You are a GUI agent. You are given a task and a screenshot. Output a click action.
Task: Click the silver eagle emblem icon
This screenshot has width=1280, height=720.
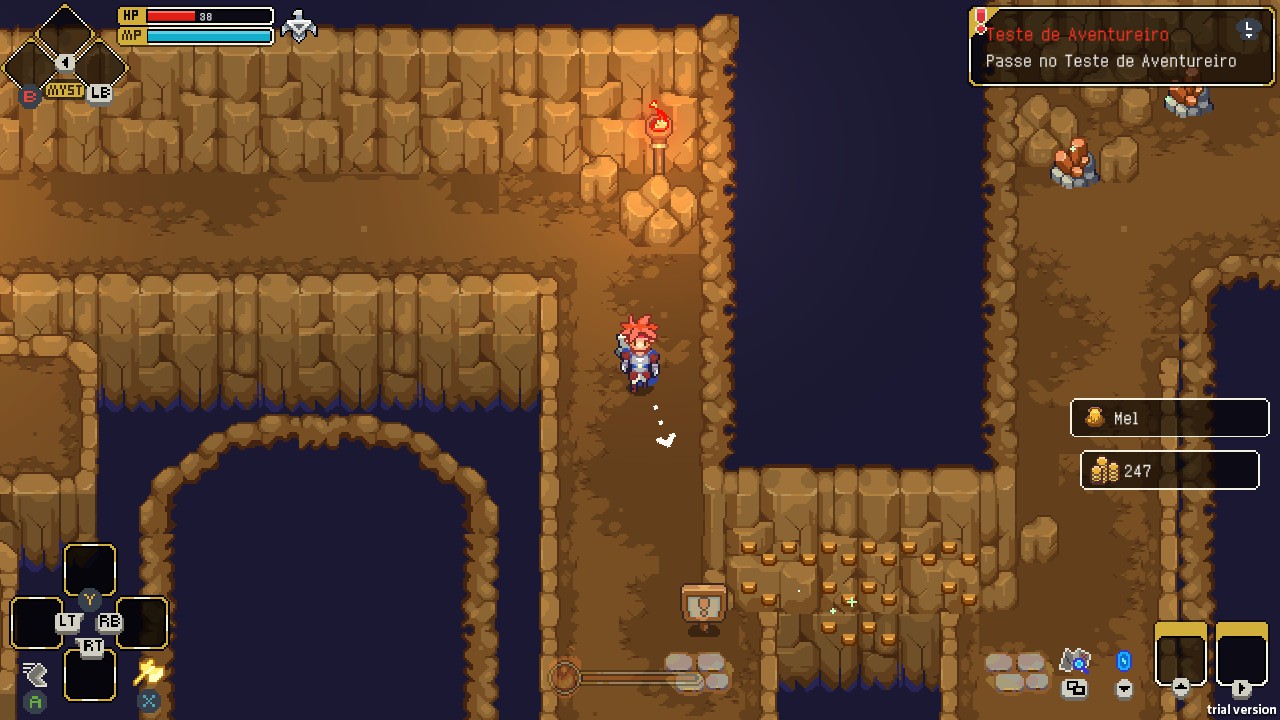pos(299,26)
